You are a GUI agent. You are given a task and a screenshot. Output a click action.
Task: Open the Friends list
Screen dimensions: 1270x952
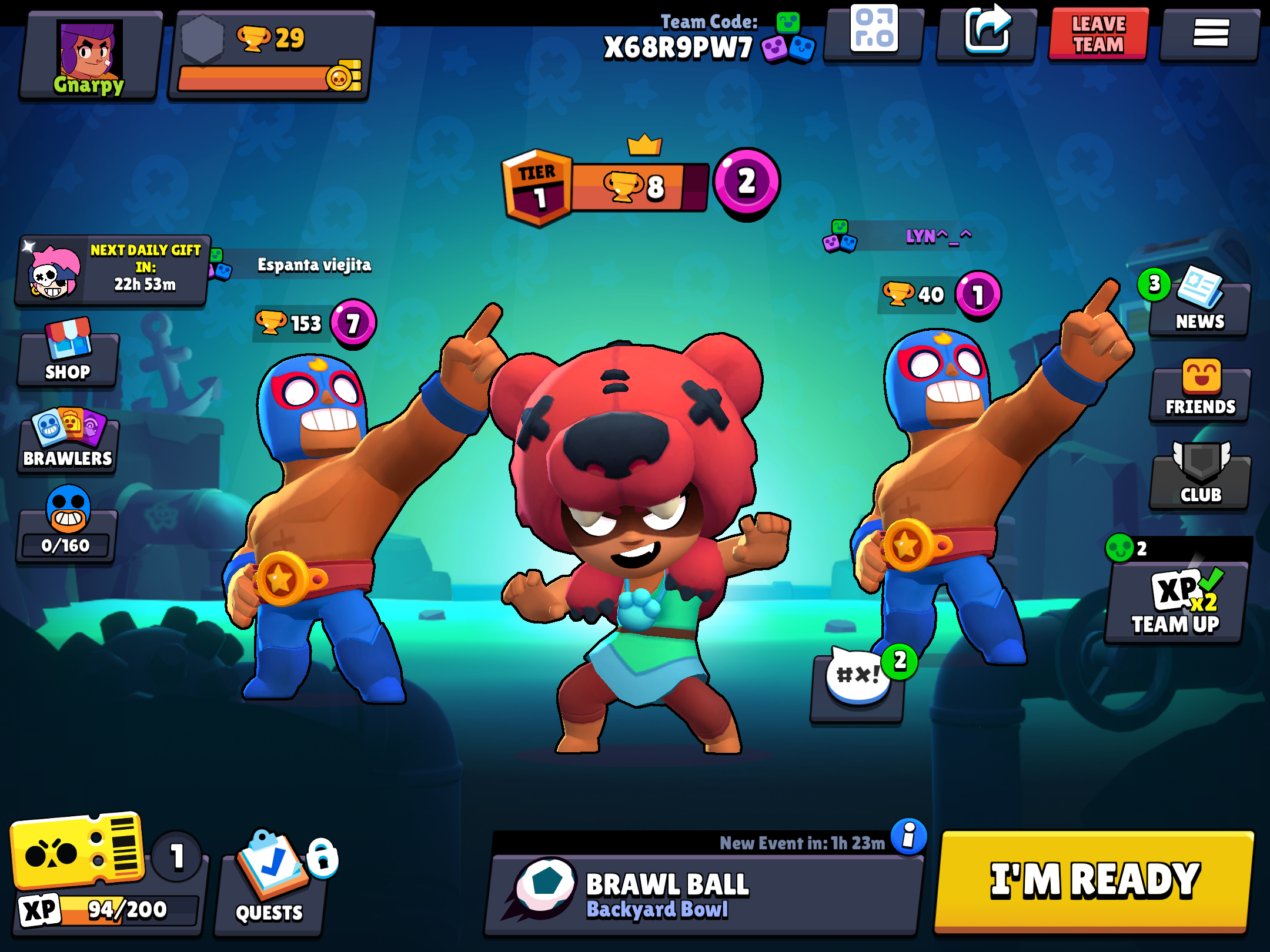(x=1199, y=391)
